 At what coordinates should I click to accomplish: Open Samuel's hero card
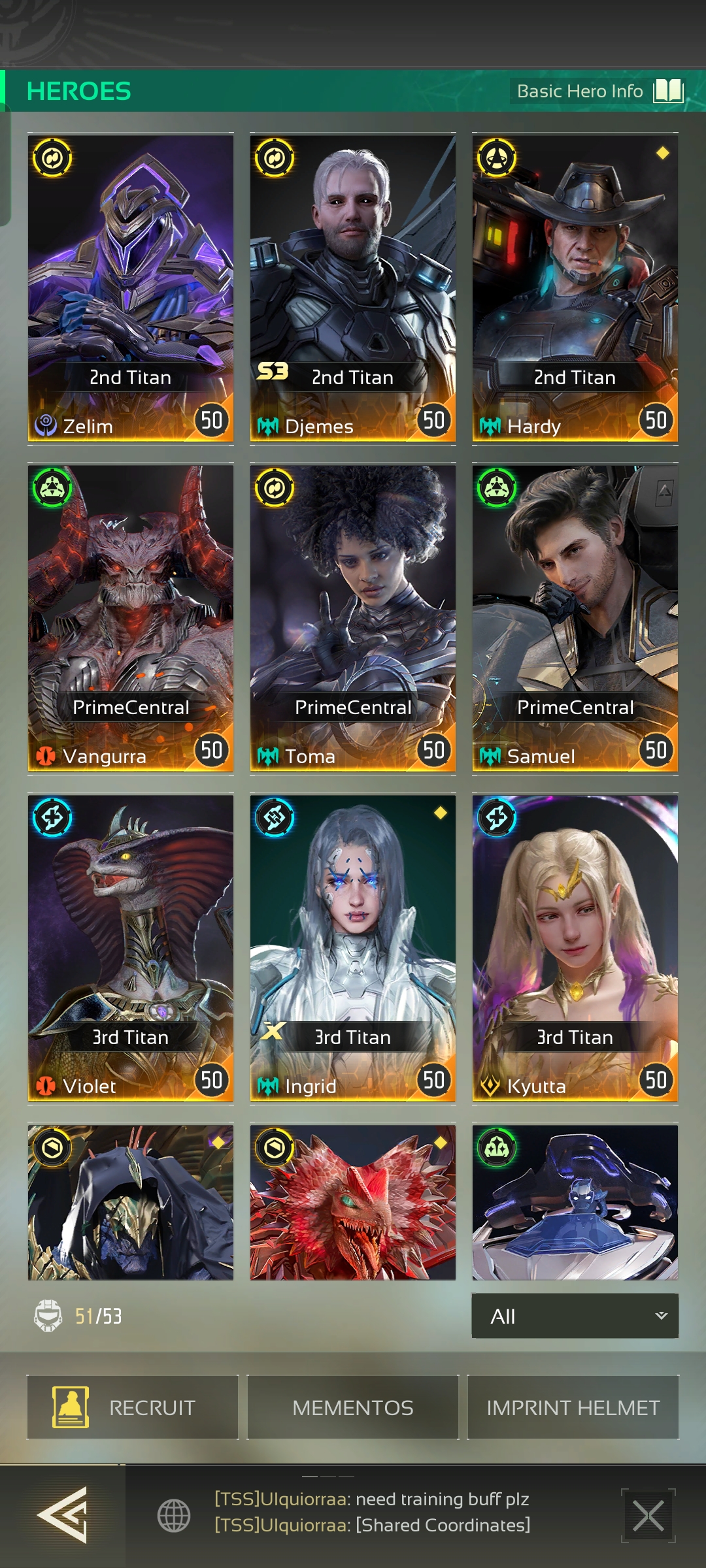(575, 617)
